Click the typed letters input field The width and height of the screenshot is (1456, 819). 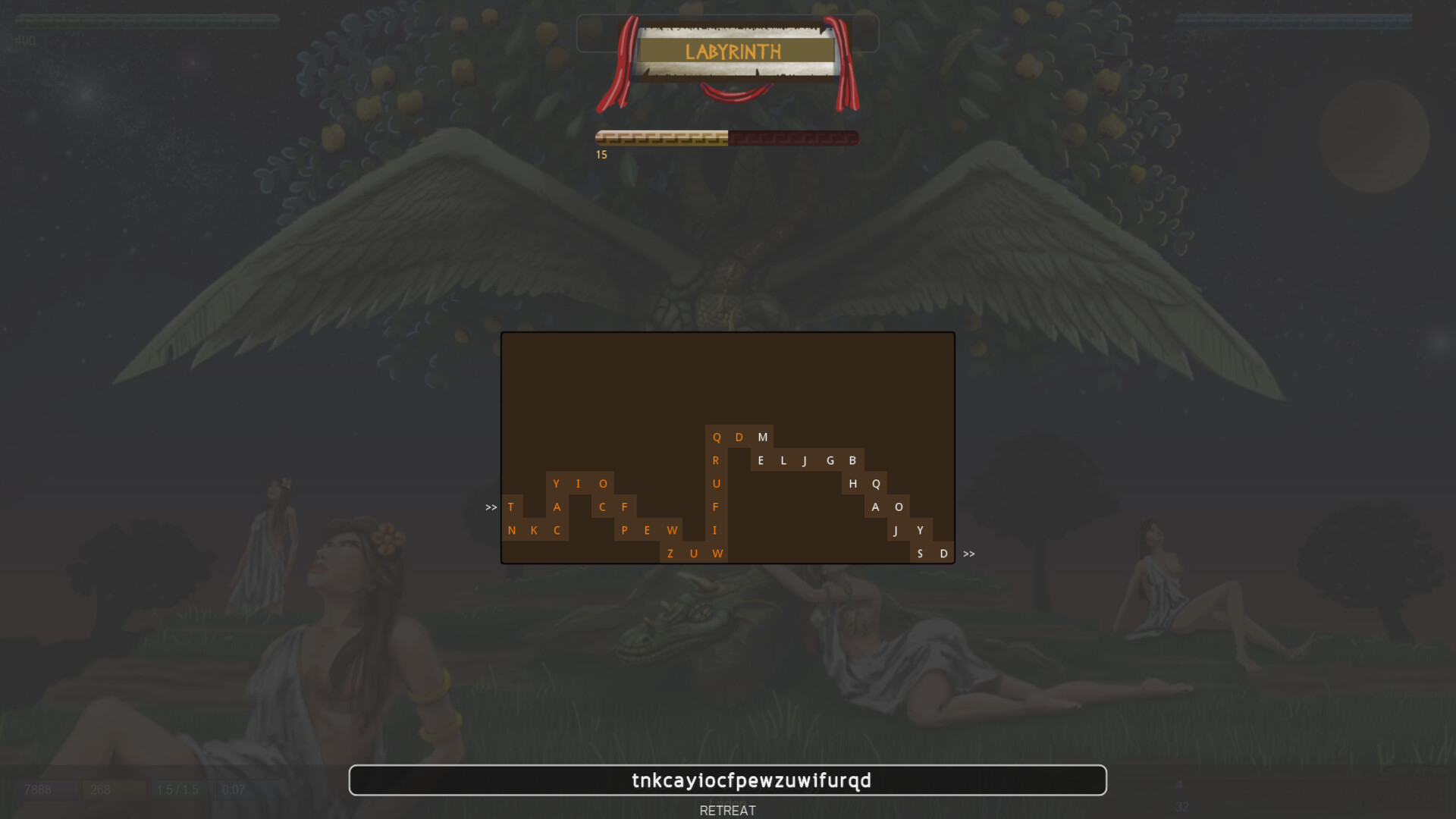(x=727, y=780)
